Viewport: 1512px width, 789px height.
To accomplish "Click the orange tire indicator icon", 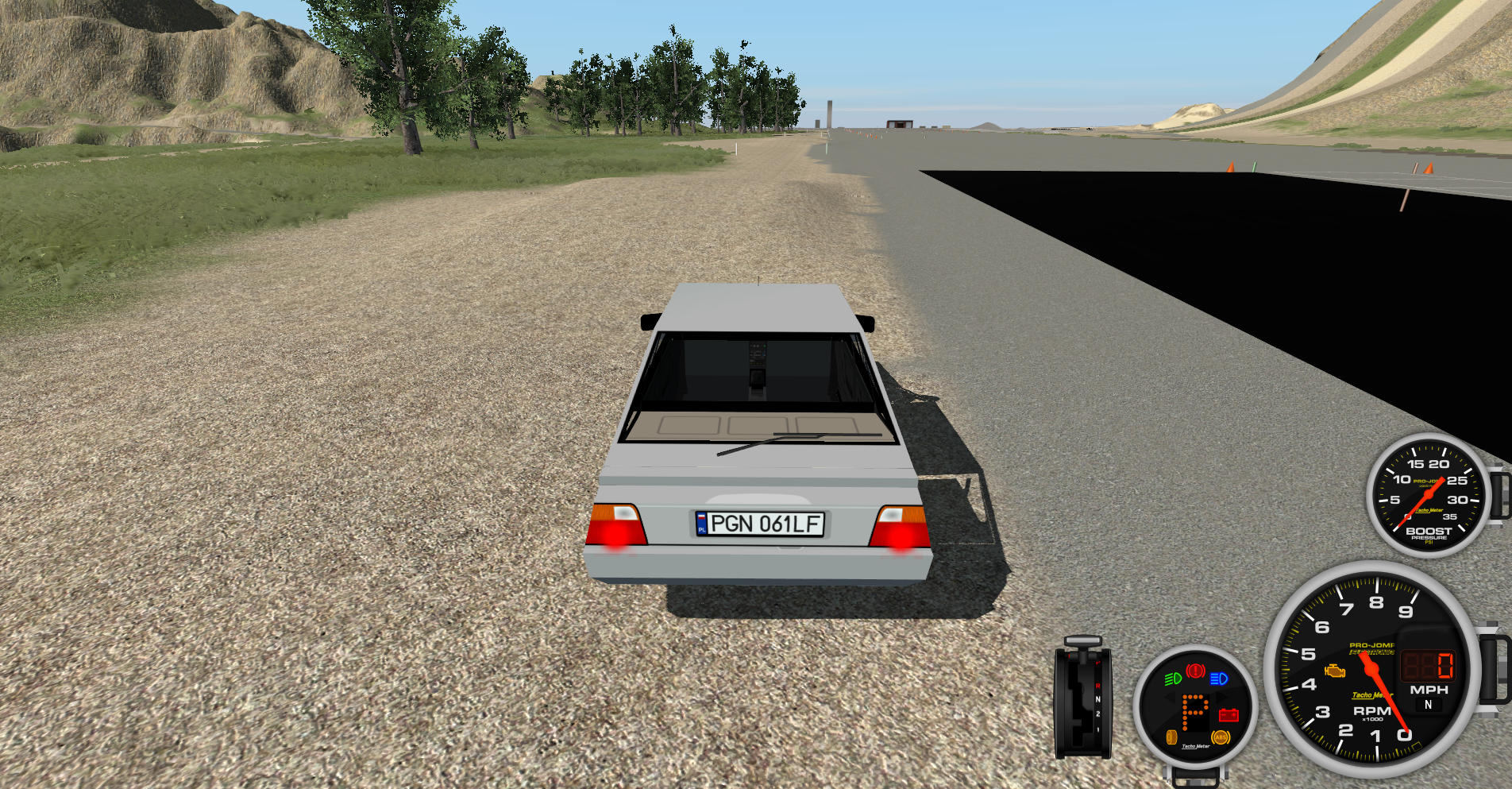I will 1171,737.
